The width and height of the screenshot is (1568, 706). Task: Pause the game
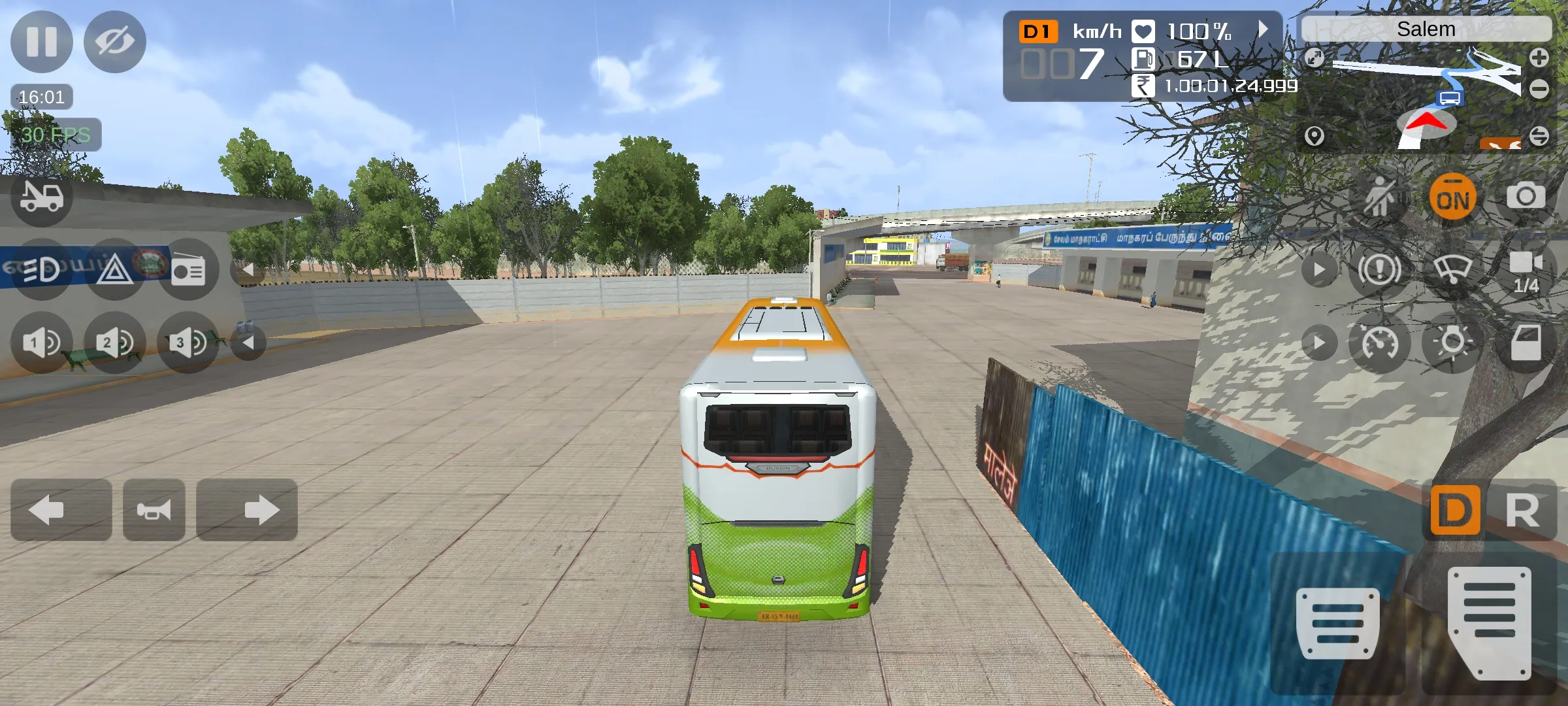[42, 42]
